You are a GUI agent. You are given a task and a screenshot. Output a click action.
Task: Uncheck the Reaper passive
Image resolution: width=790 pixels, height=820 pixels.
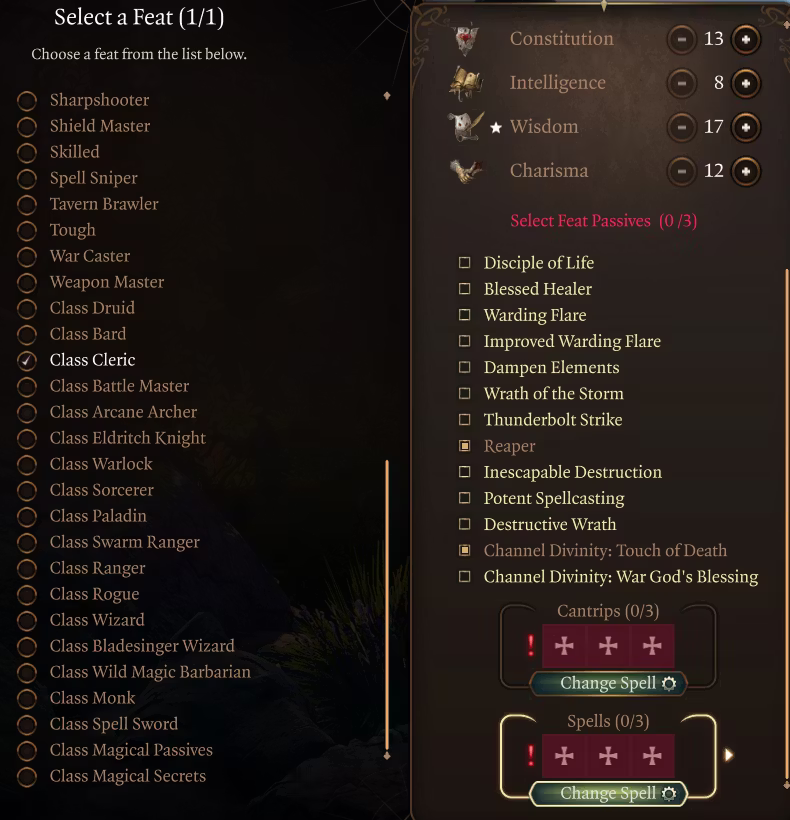[x=465, y=446]
